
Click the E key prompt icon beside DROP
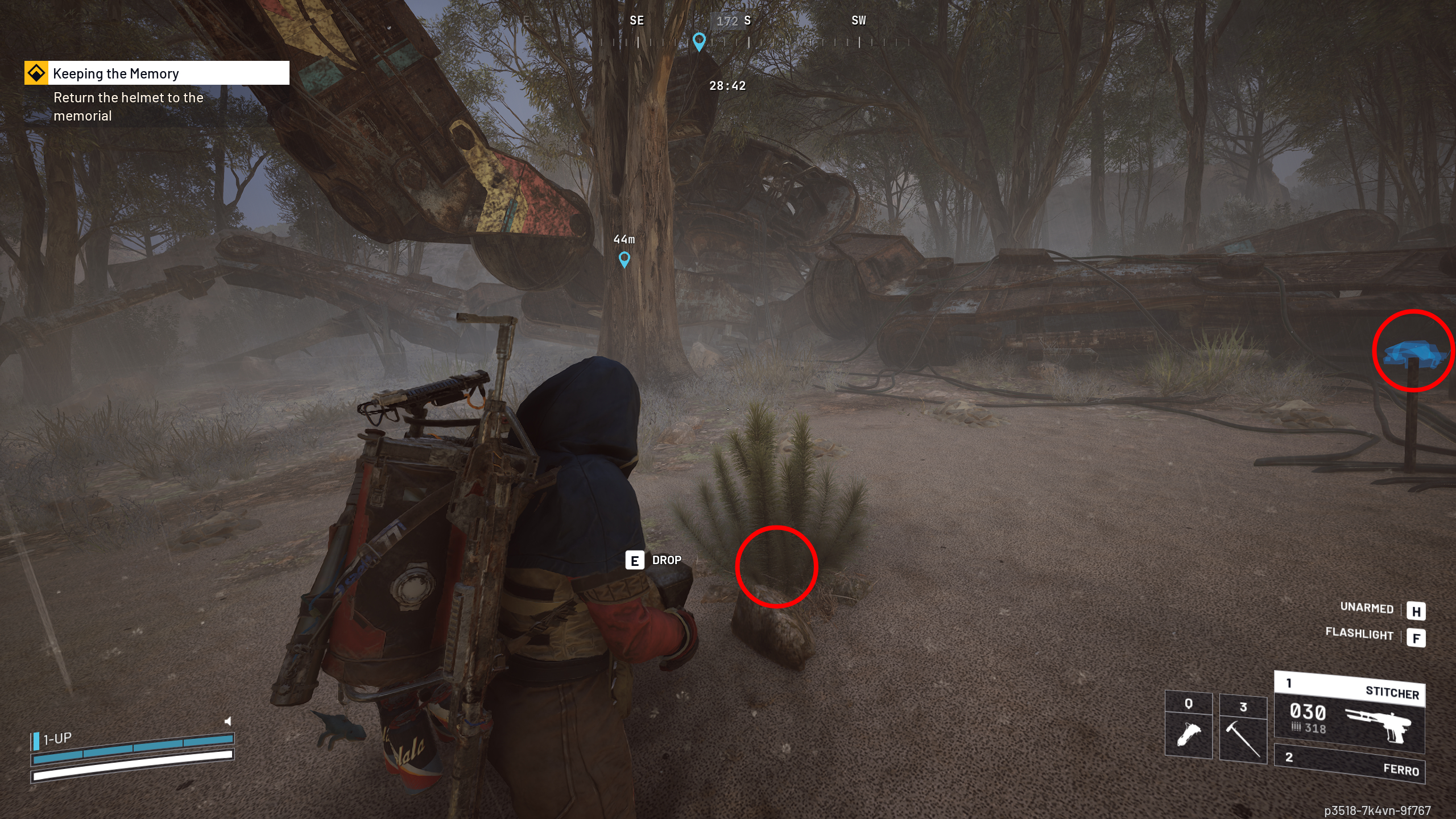635,561
